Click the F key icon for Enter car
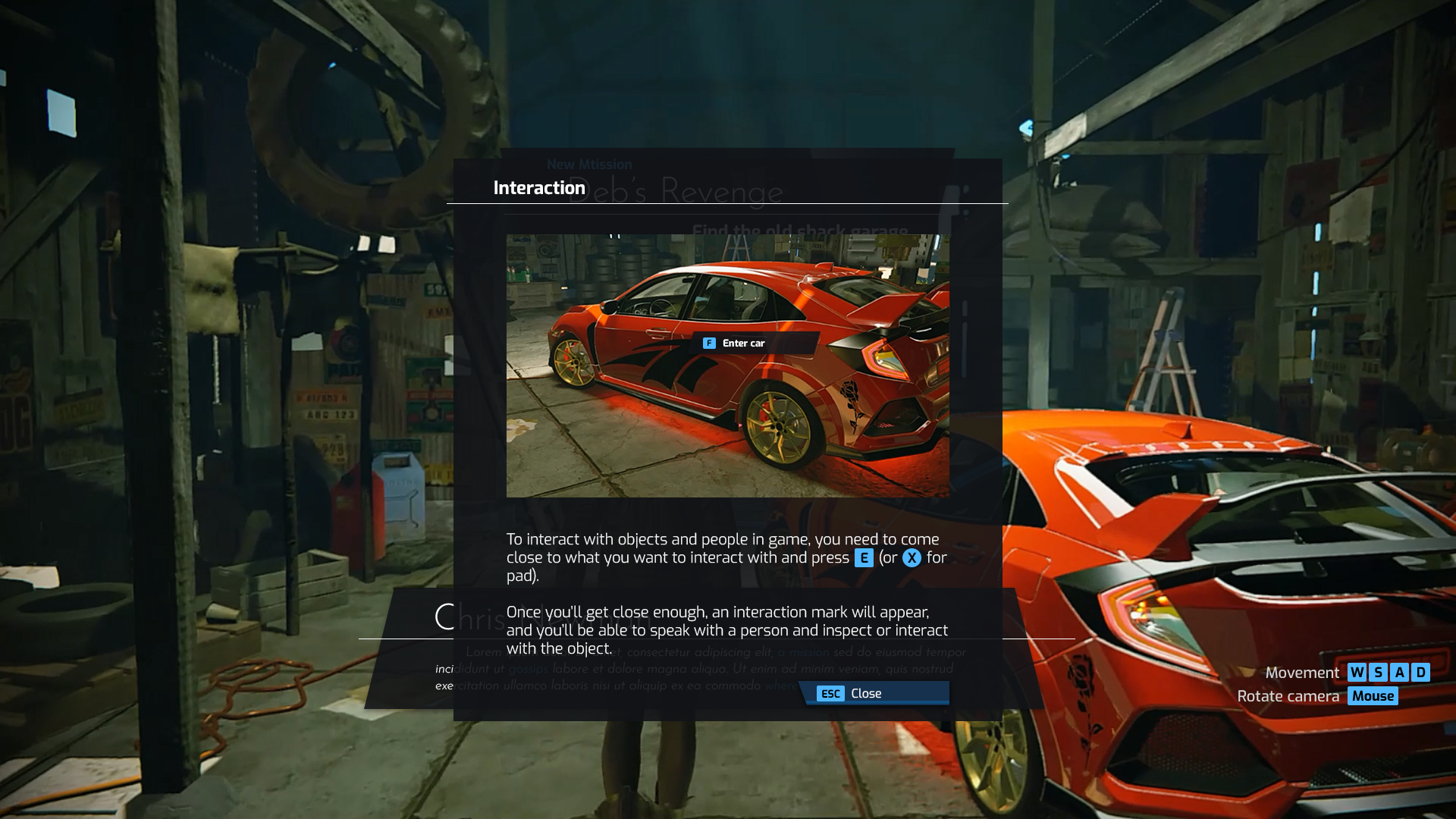 point(709,343)
